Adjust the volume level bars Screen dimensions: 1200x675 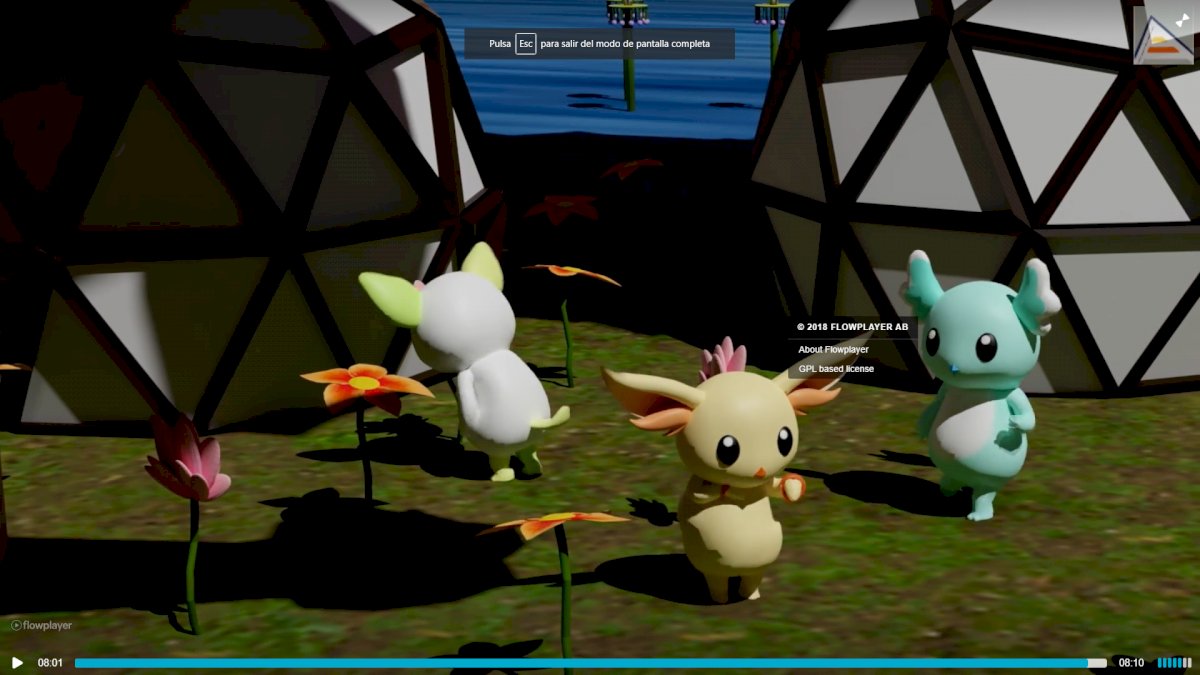coord(1174,663)
